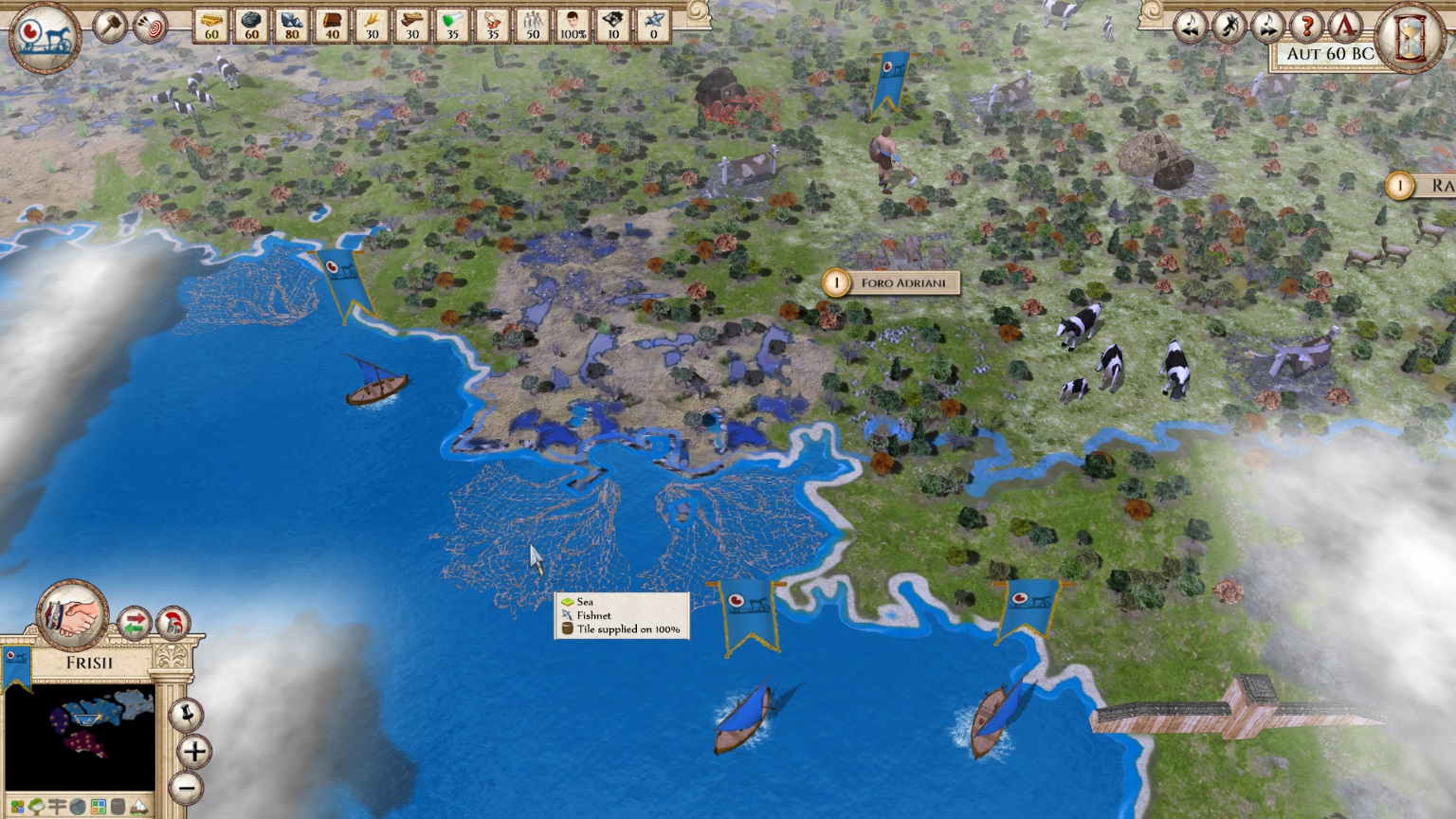
Task: Open trade with the red-green arrows
Action: [x=134, y=624]
